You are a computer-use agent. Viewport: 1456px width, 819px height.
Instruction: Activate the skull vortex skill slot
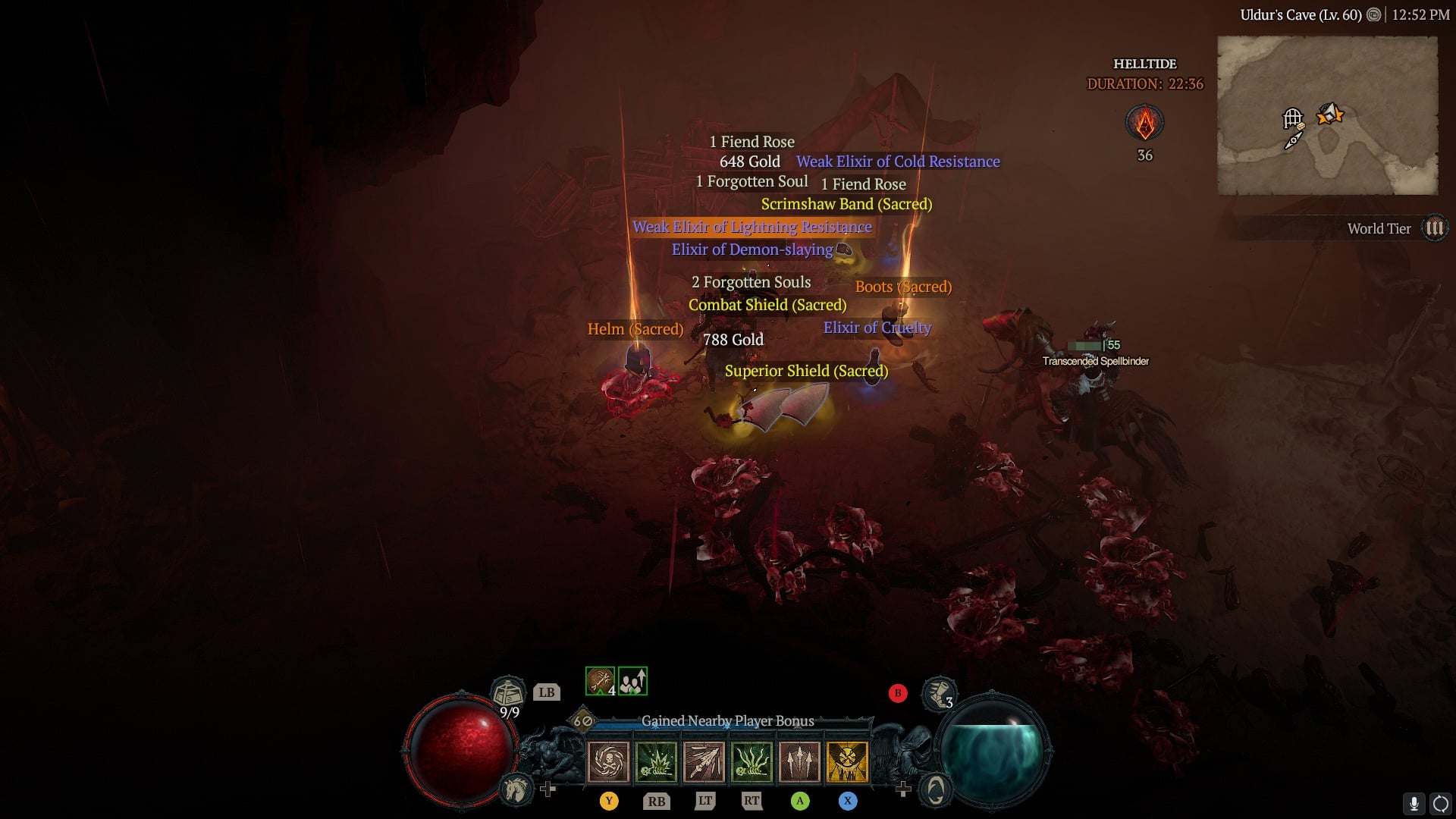608,761
